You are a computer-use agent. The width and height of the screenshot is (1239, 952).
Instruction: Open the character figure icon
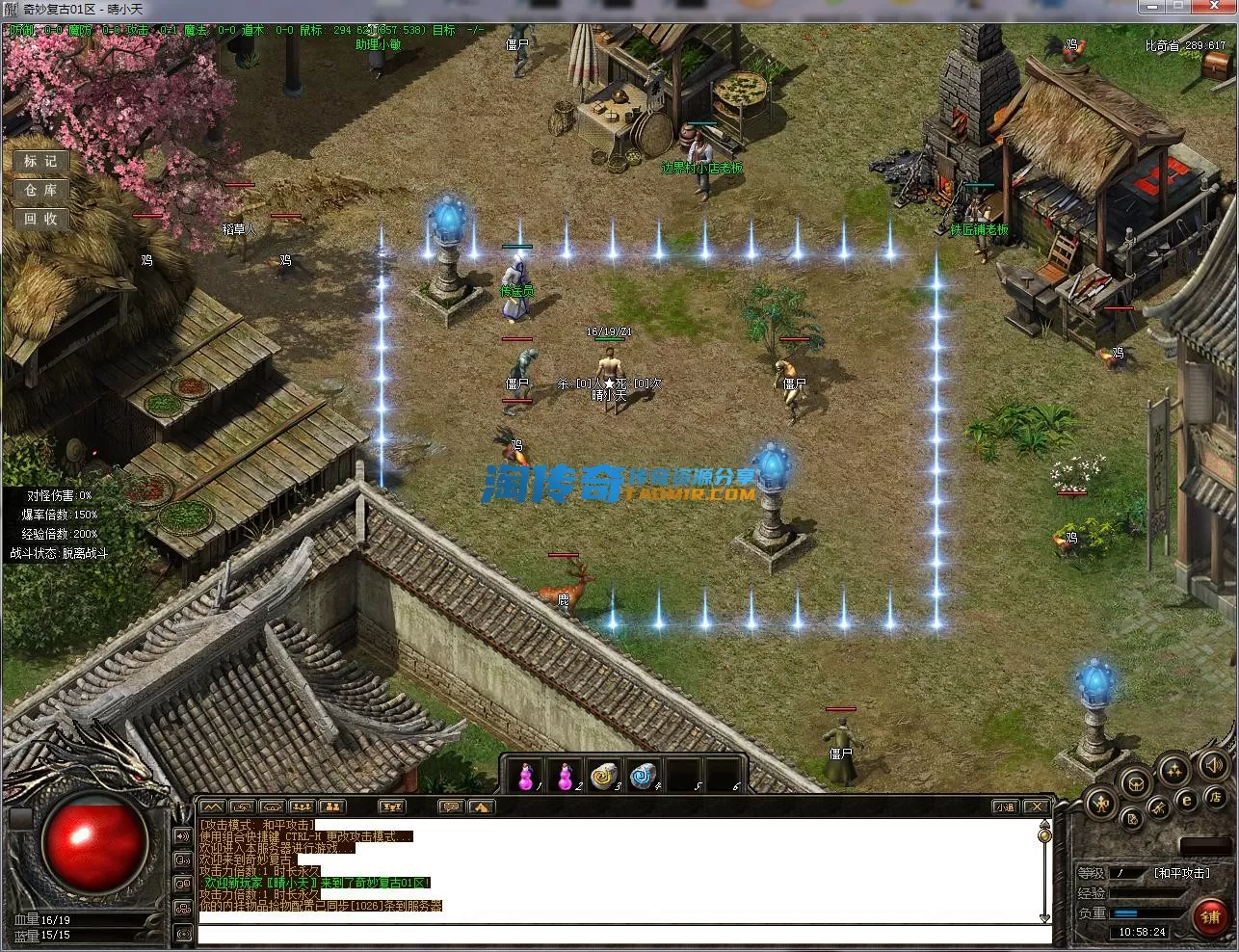pos(1100,802)
